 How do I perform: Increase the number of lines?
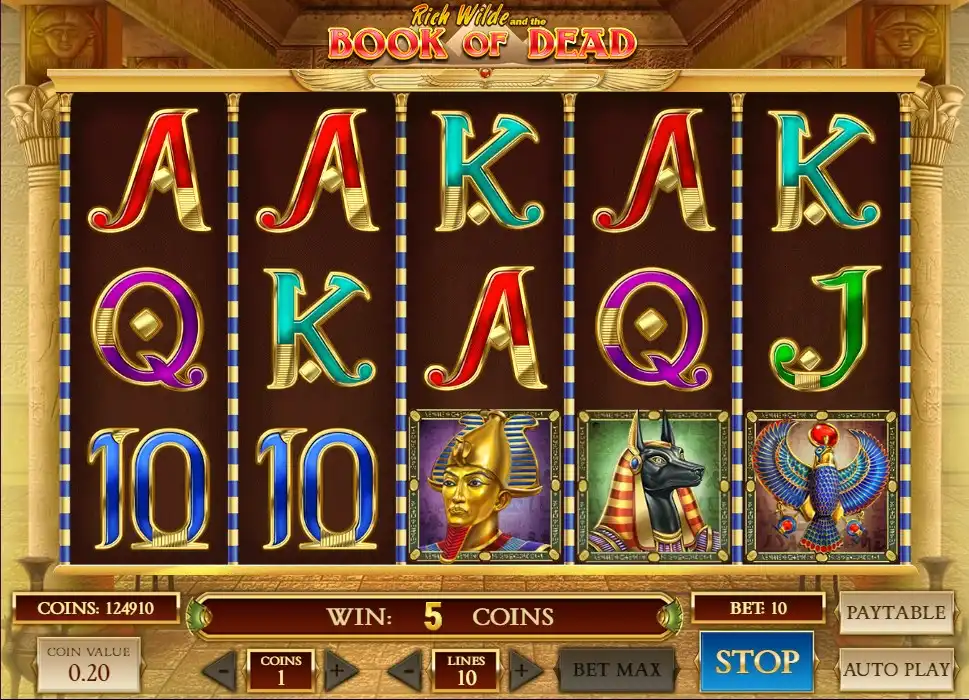pyautogui.click(x=521, y=669)
